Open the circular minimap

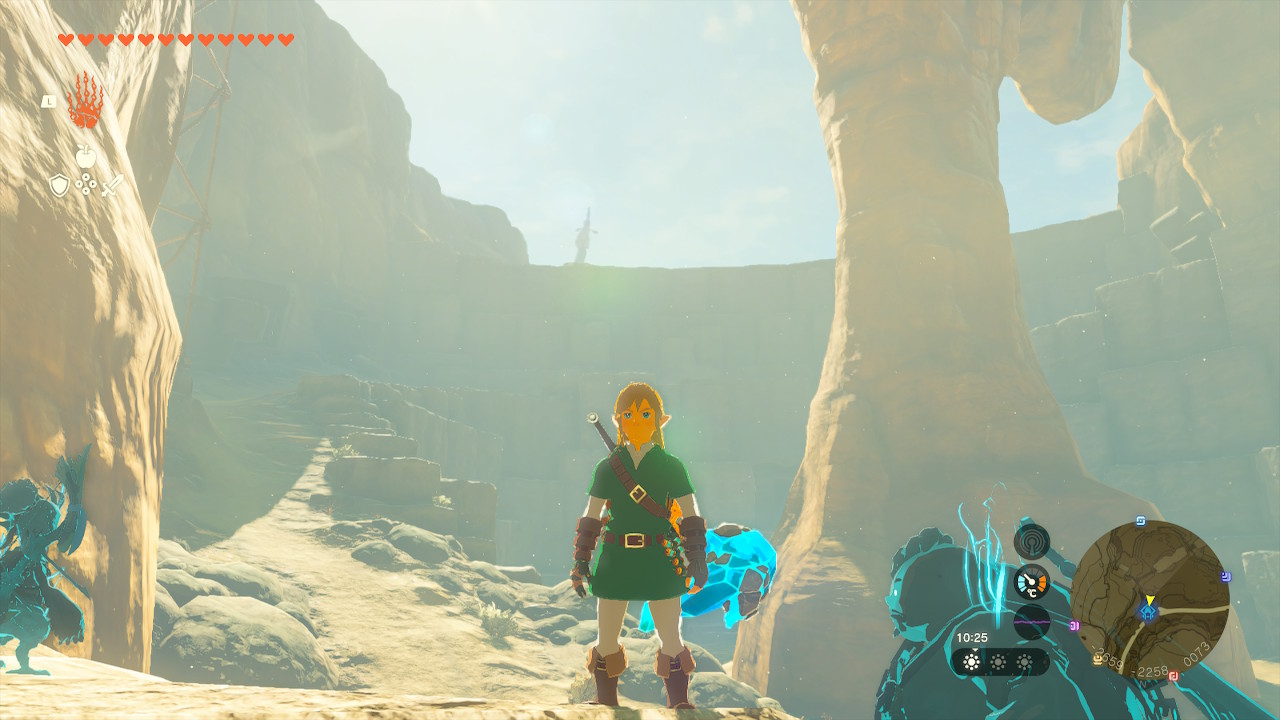1149,600
